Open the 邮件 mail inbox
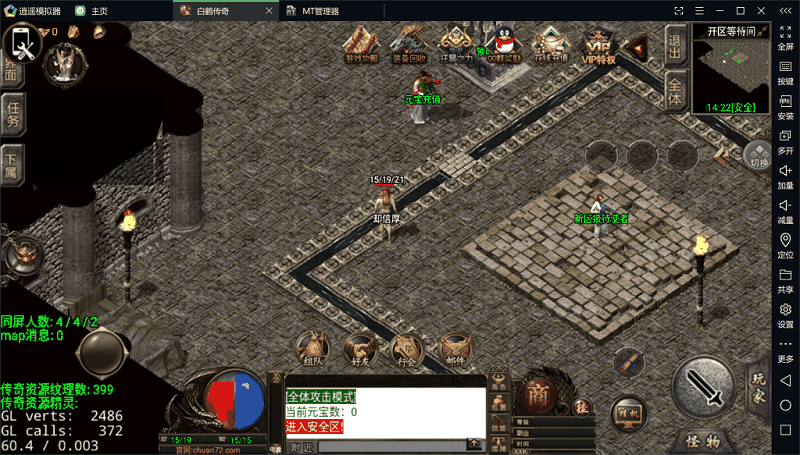 click(455, 348)
